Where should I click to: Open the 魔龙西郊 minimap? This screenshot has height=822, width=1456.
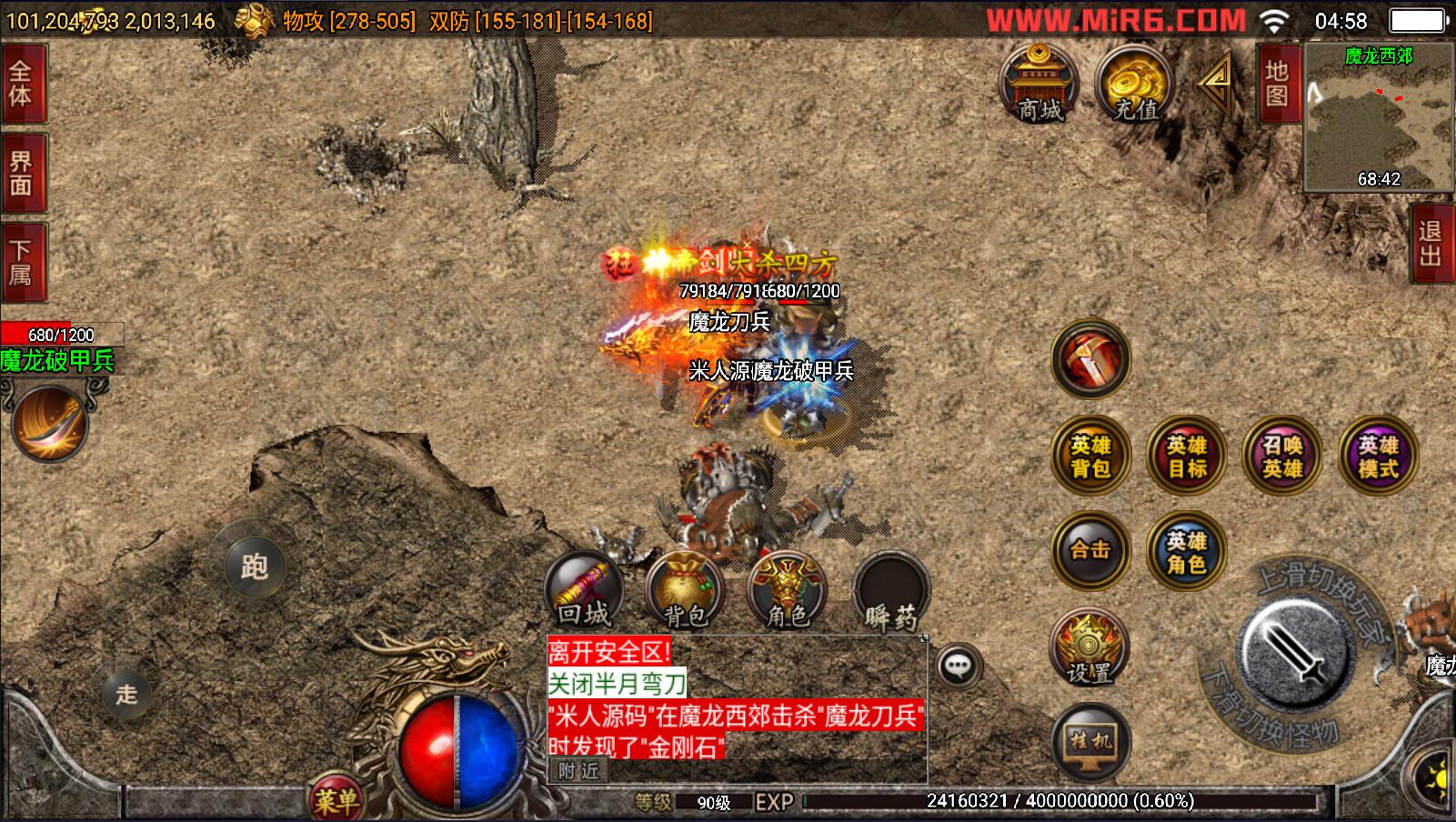click(x=1378, y=118)
